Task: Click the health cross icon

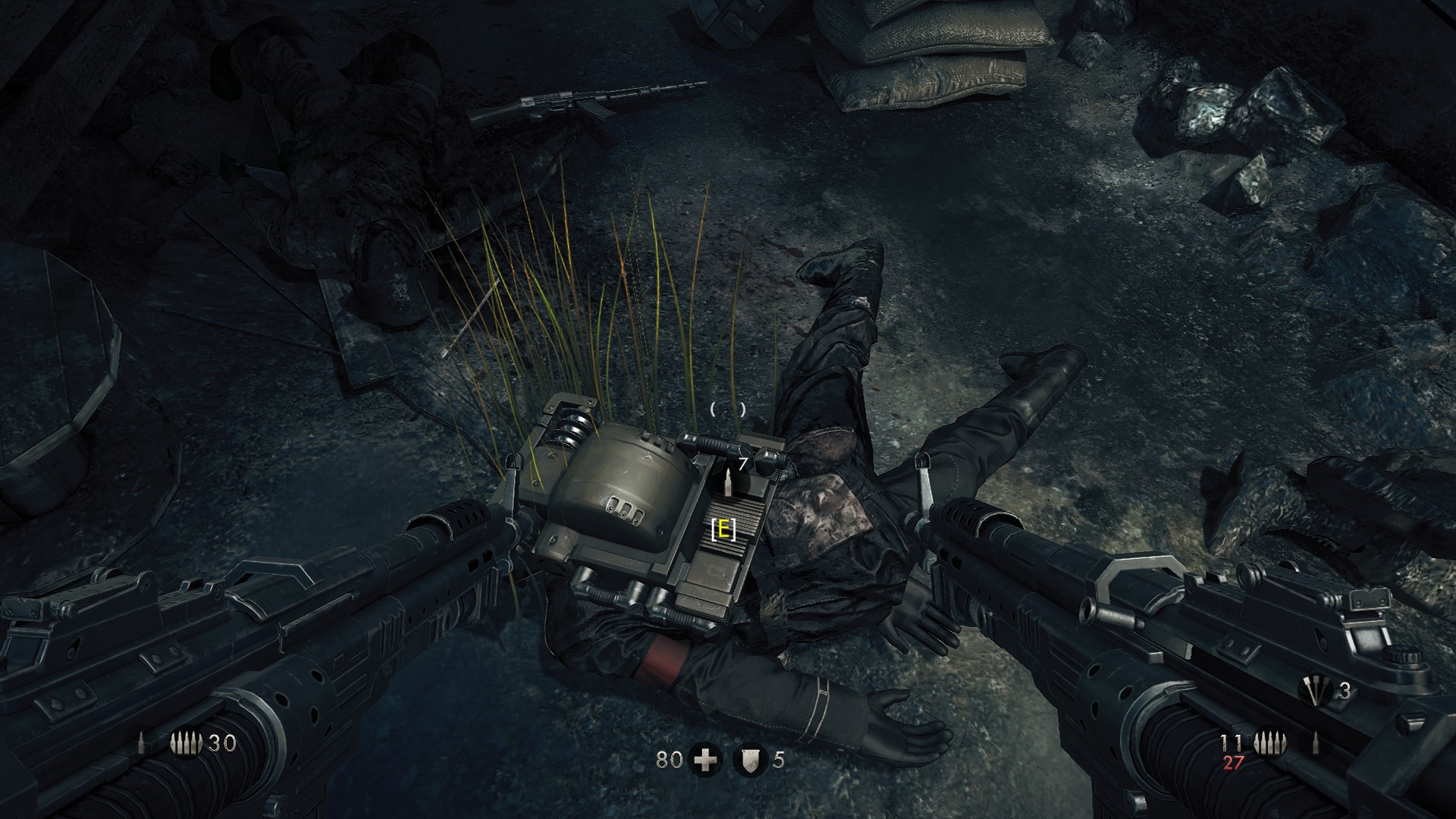Action: tap(704, 760)
